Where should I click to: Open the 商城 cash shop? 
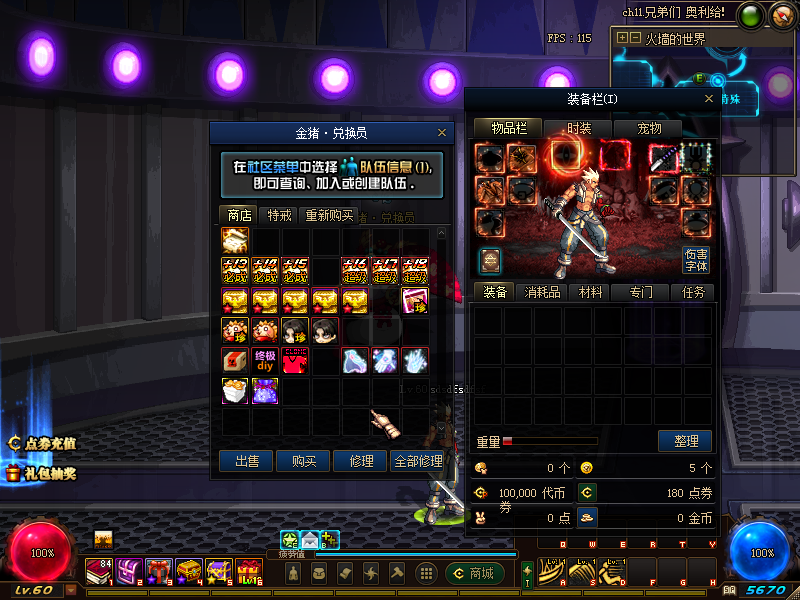point(474,573)
